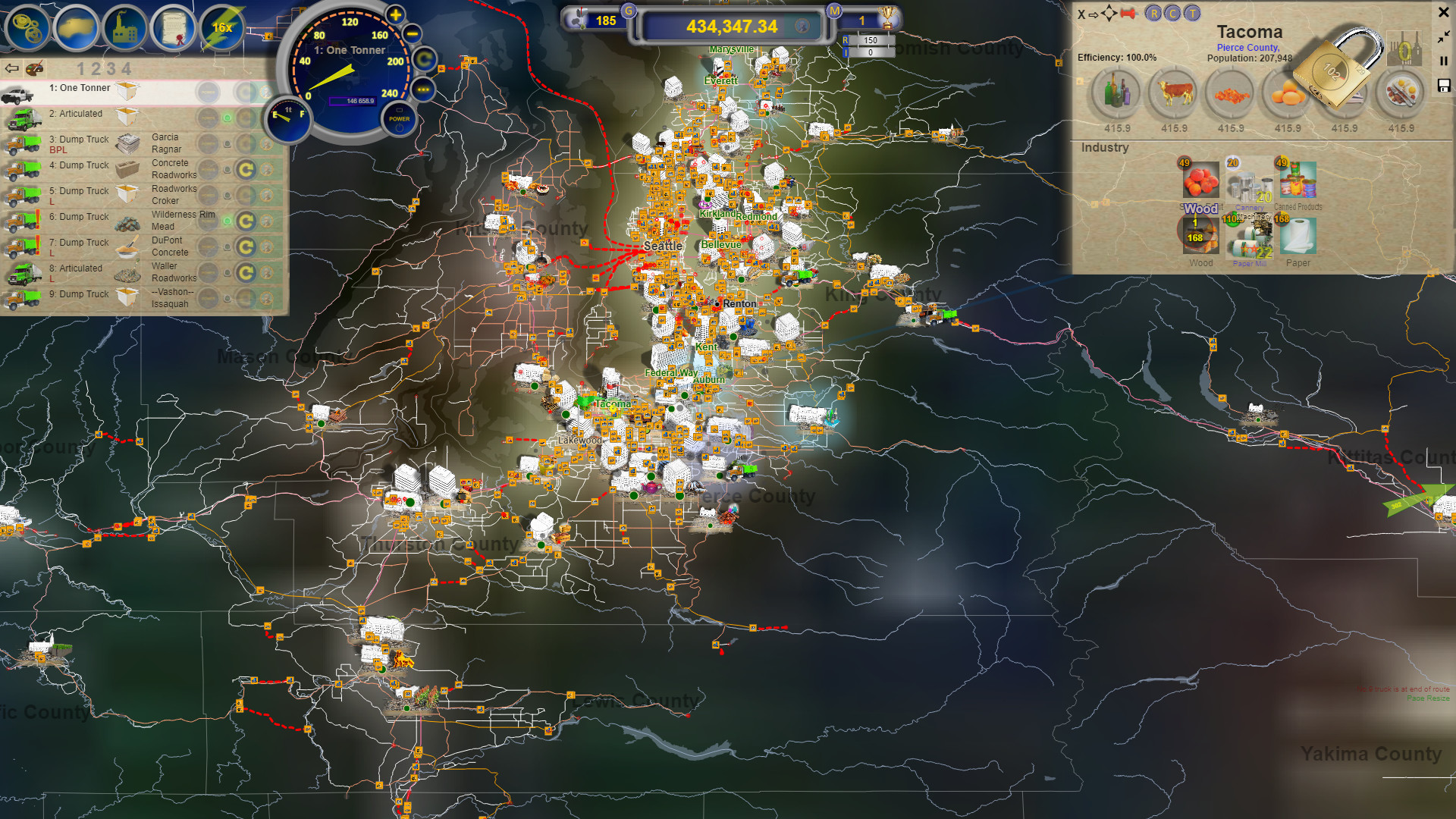Open the factory industries icon
The image size is (1456, 819).
125,28
